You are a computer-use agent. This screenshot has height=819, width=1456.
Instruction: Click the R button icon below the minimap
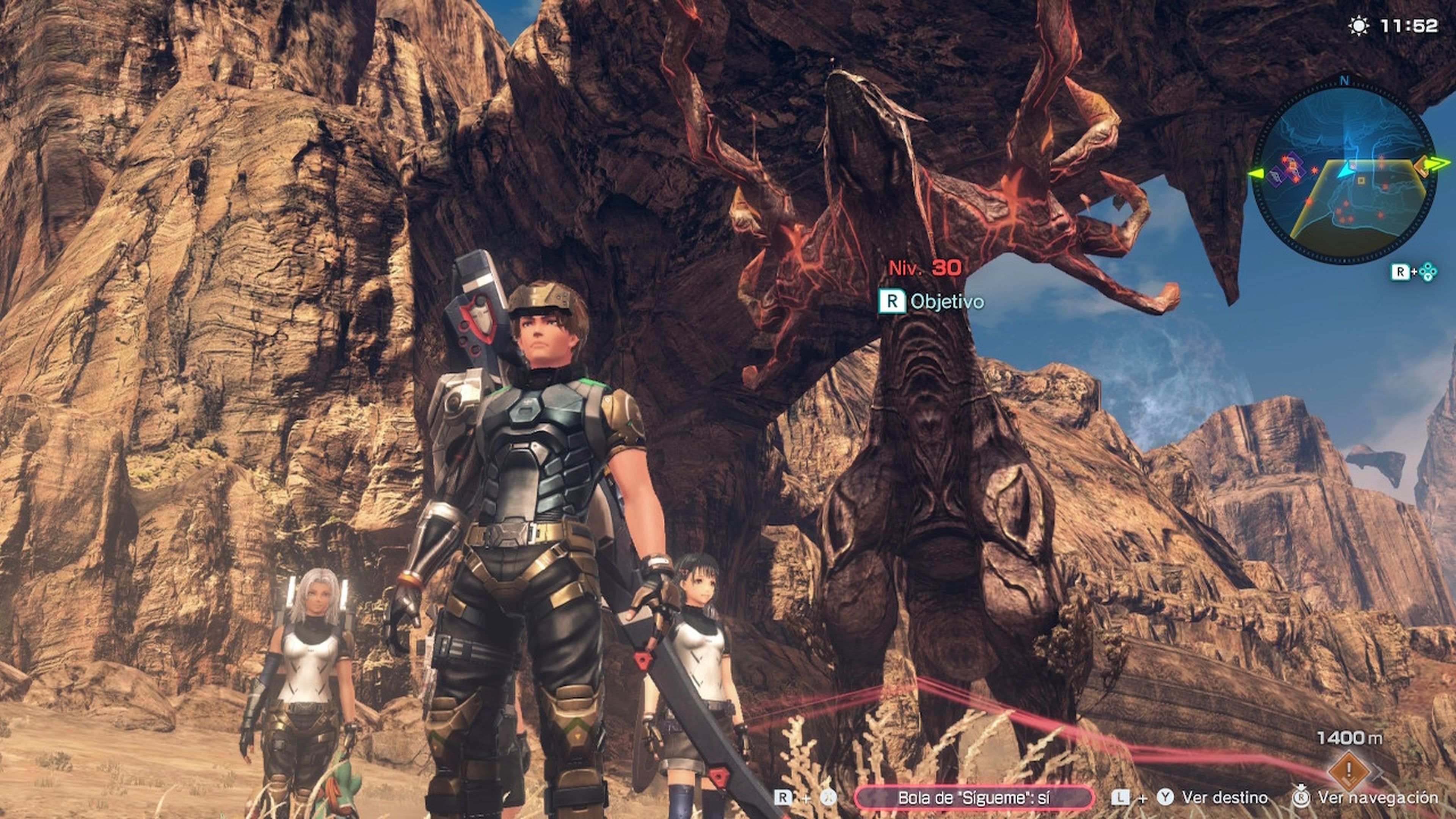tap(1401, 271)
